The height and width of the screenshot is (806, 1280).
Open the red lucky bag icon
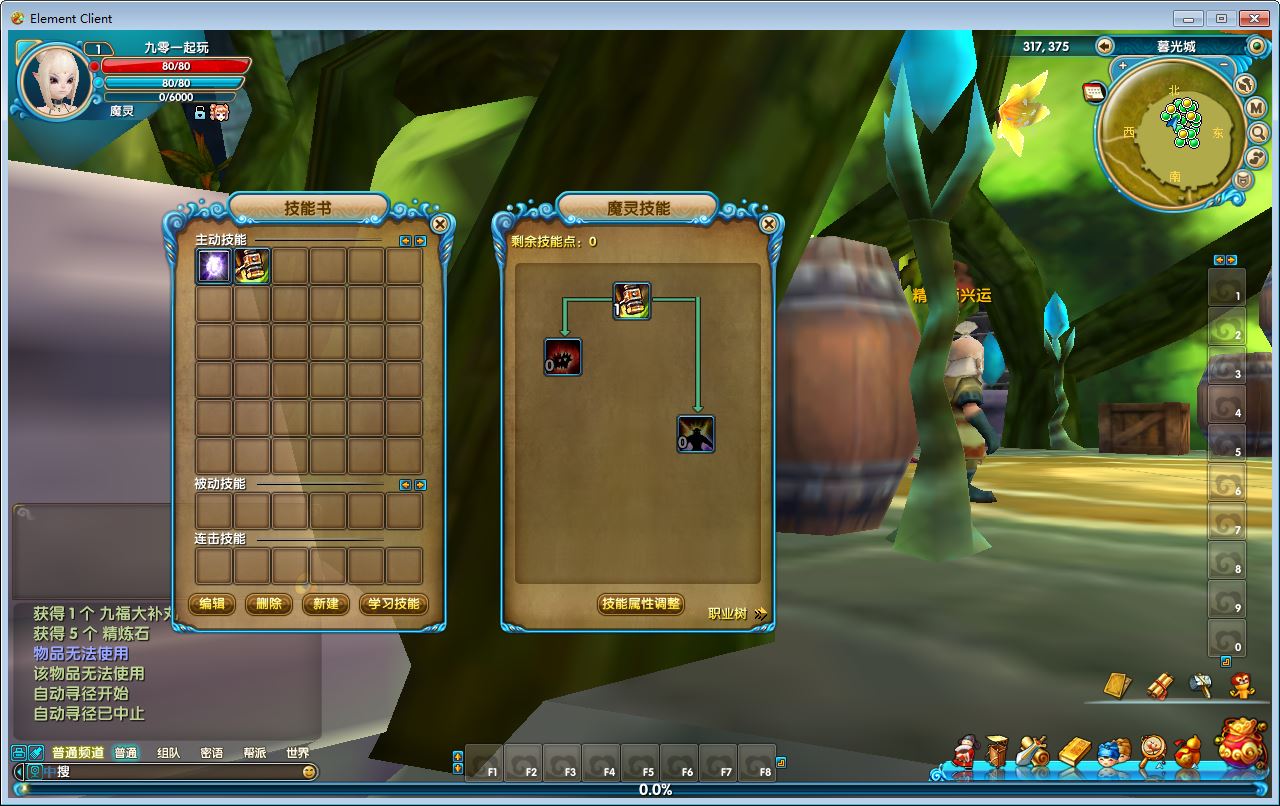point(1241,743)
